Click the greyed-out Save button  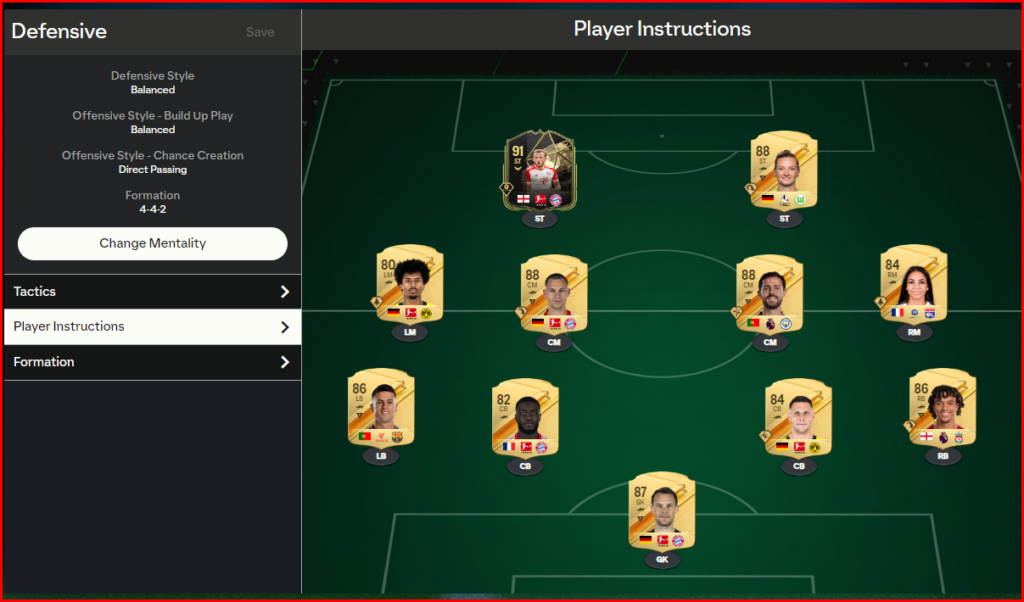pyautogui.click(x=260, y=32)
